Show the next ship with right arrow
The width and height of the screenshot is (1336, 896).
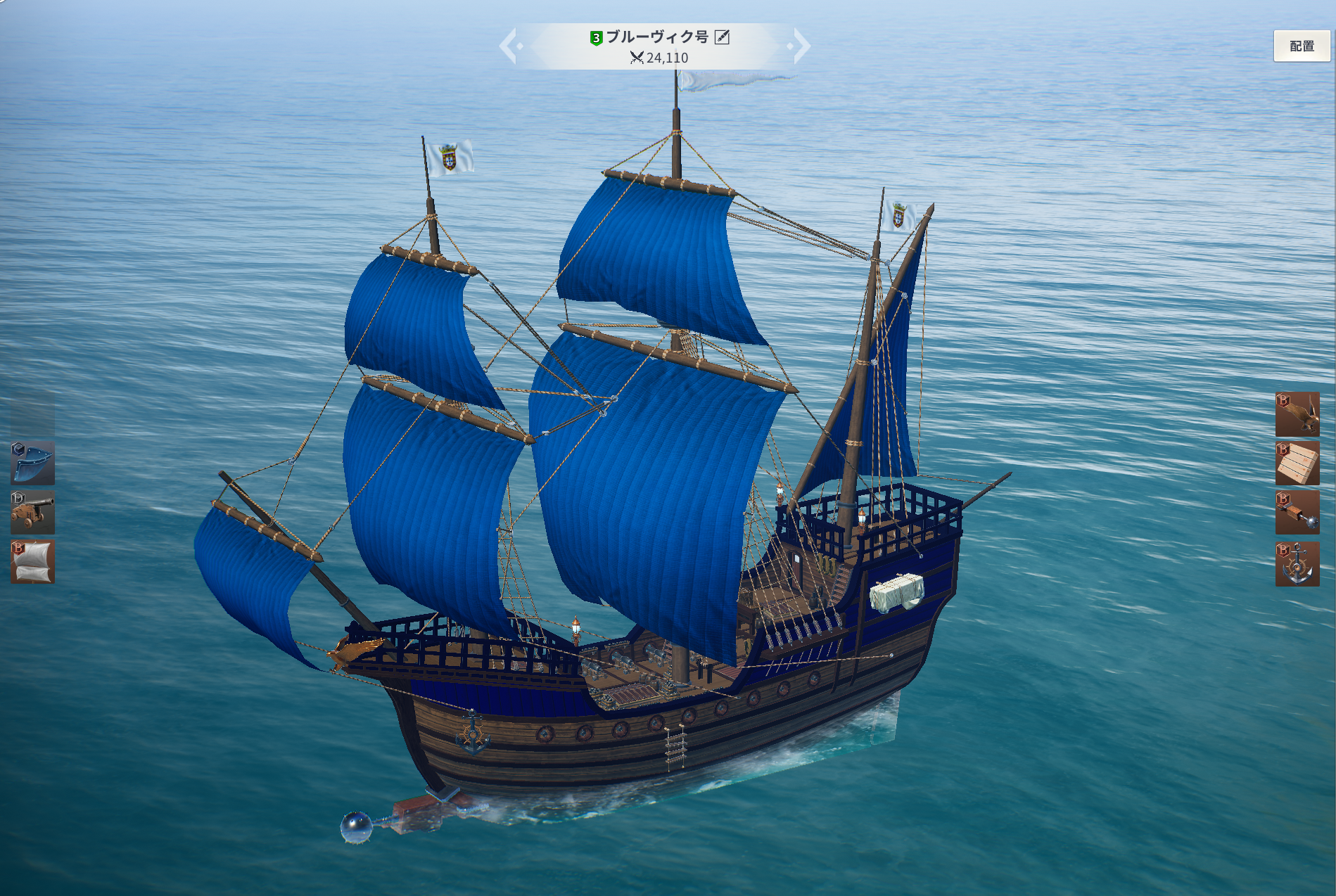[x=801, y=46]
